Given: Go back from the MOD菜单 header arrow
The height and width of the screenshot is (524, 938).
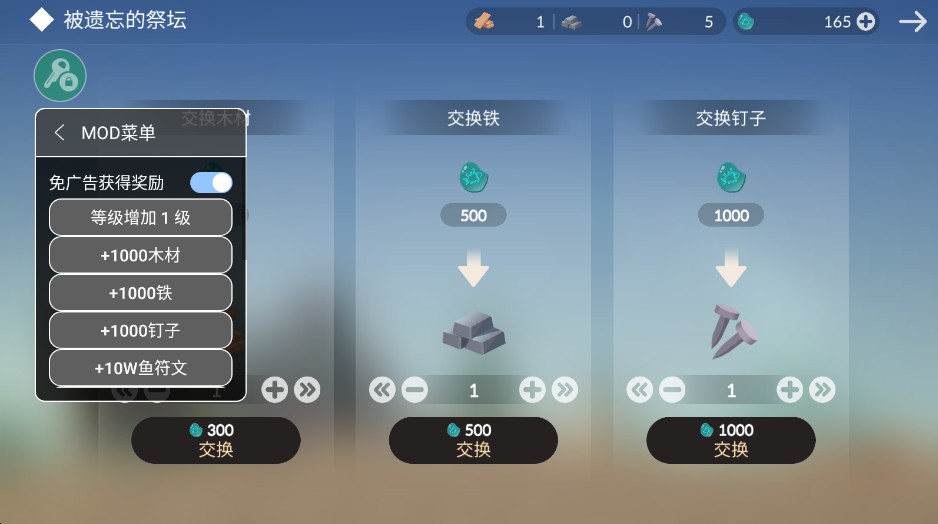Looking at the screenshot, I should coord(60,133).
